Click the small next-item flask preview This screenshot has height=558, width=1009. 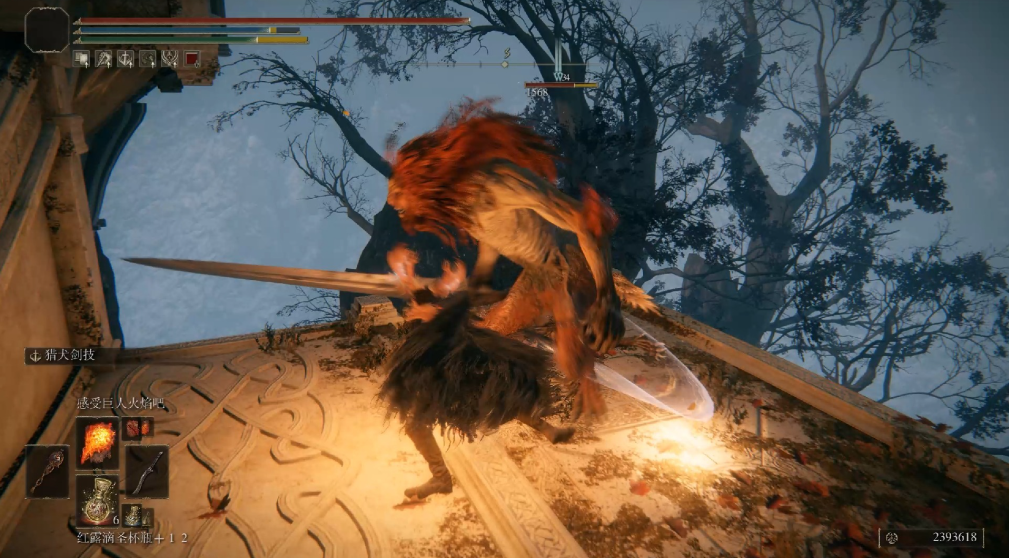click(133, 516)
